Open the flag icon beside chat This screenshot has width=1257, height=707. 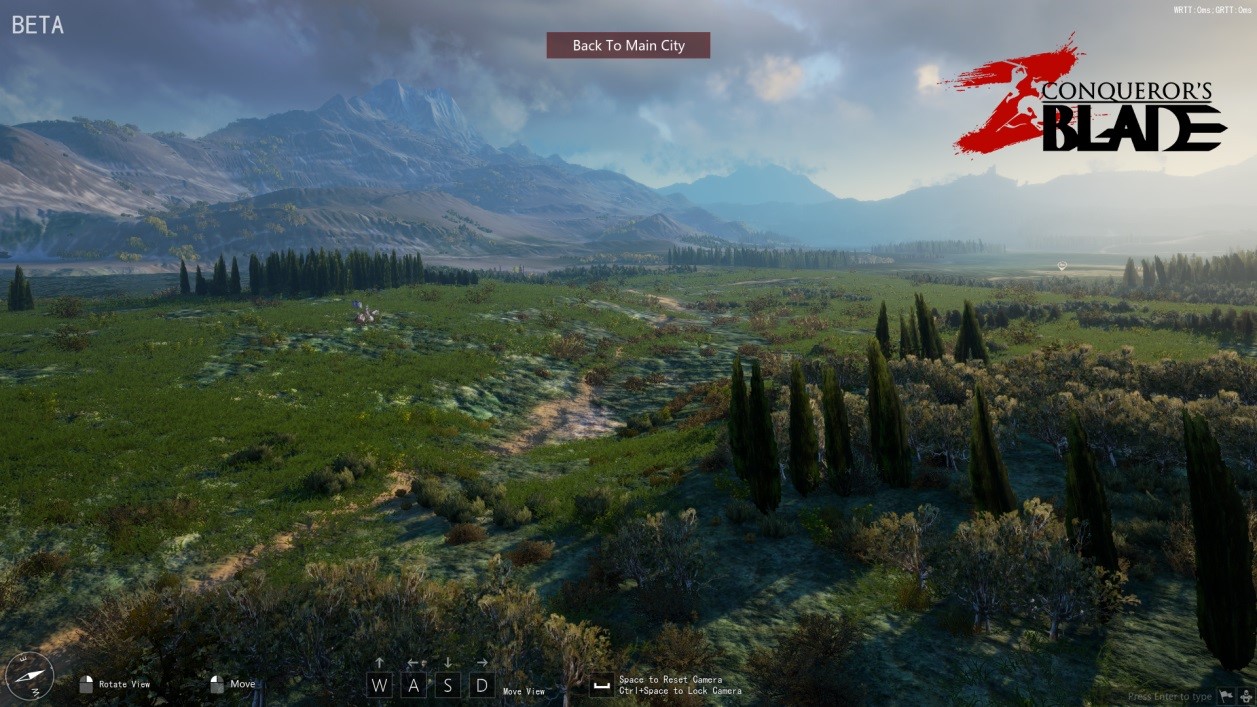(1225, 696)
